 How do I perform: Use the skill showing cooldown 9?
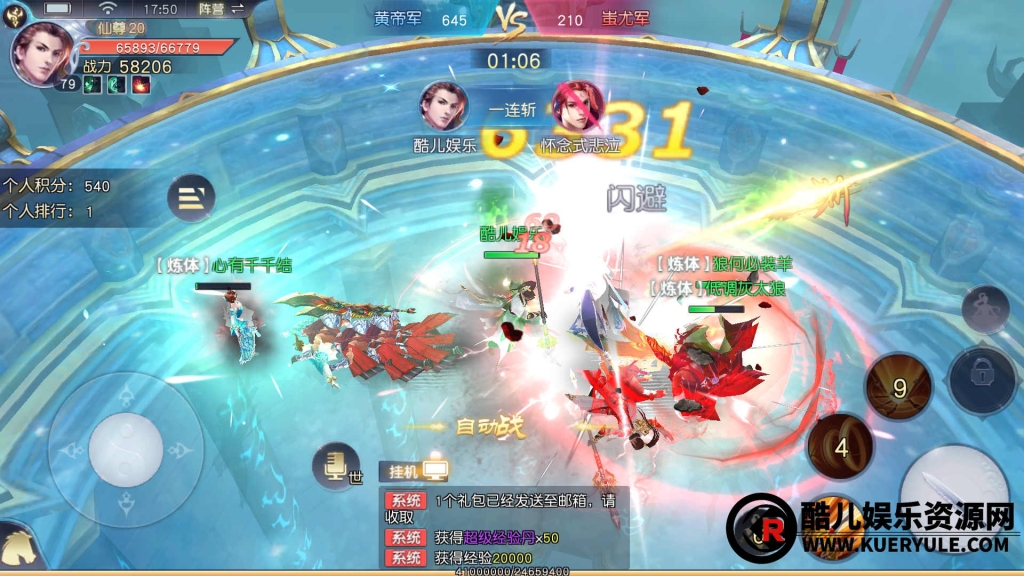[898, 387]
